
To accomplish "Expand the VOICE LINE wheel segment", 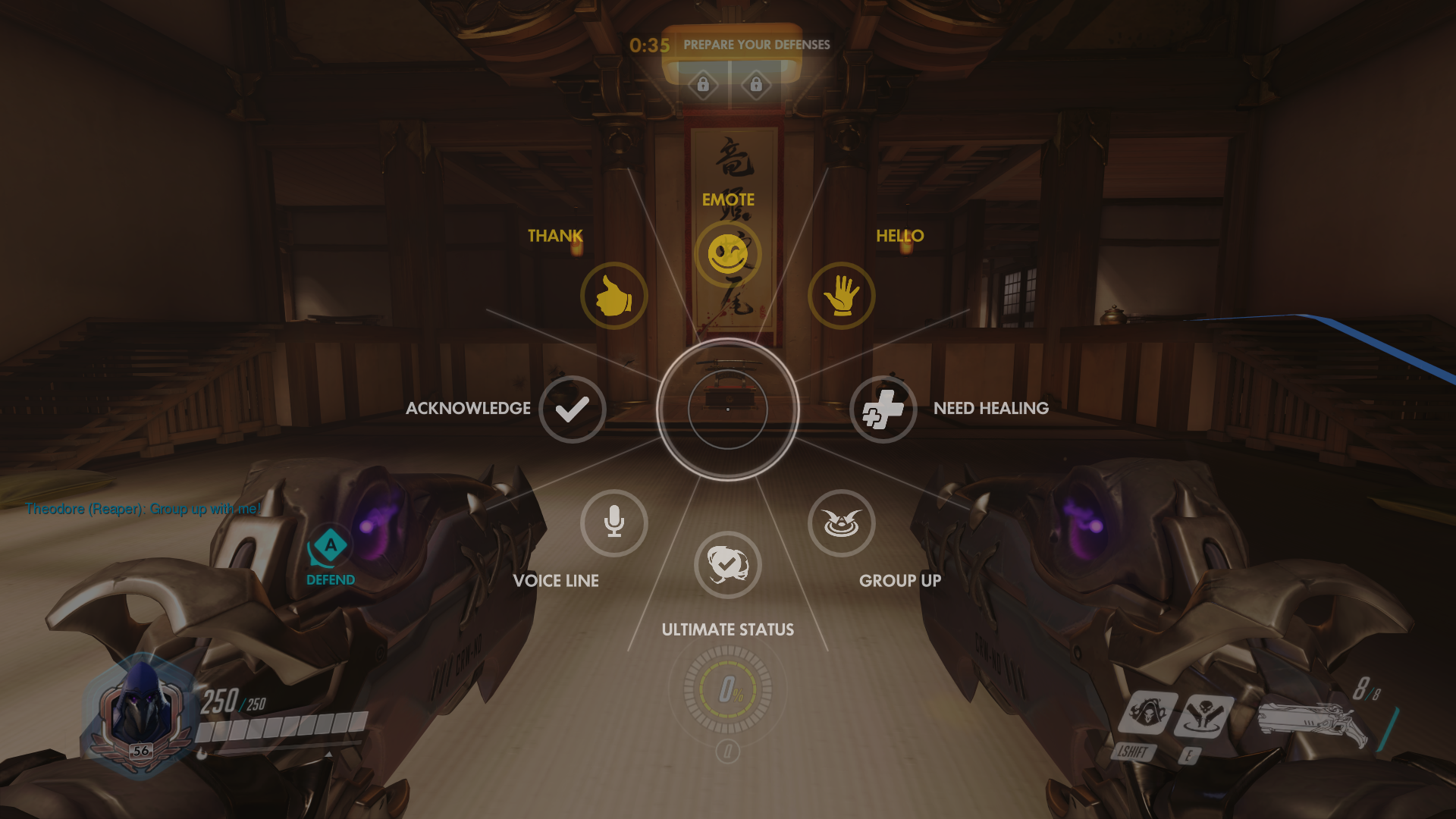I will coord(557,580).
